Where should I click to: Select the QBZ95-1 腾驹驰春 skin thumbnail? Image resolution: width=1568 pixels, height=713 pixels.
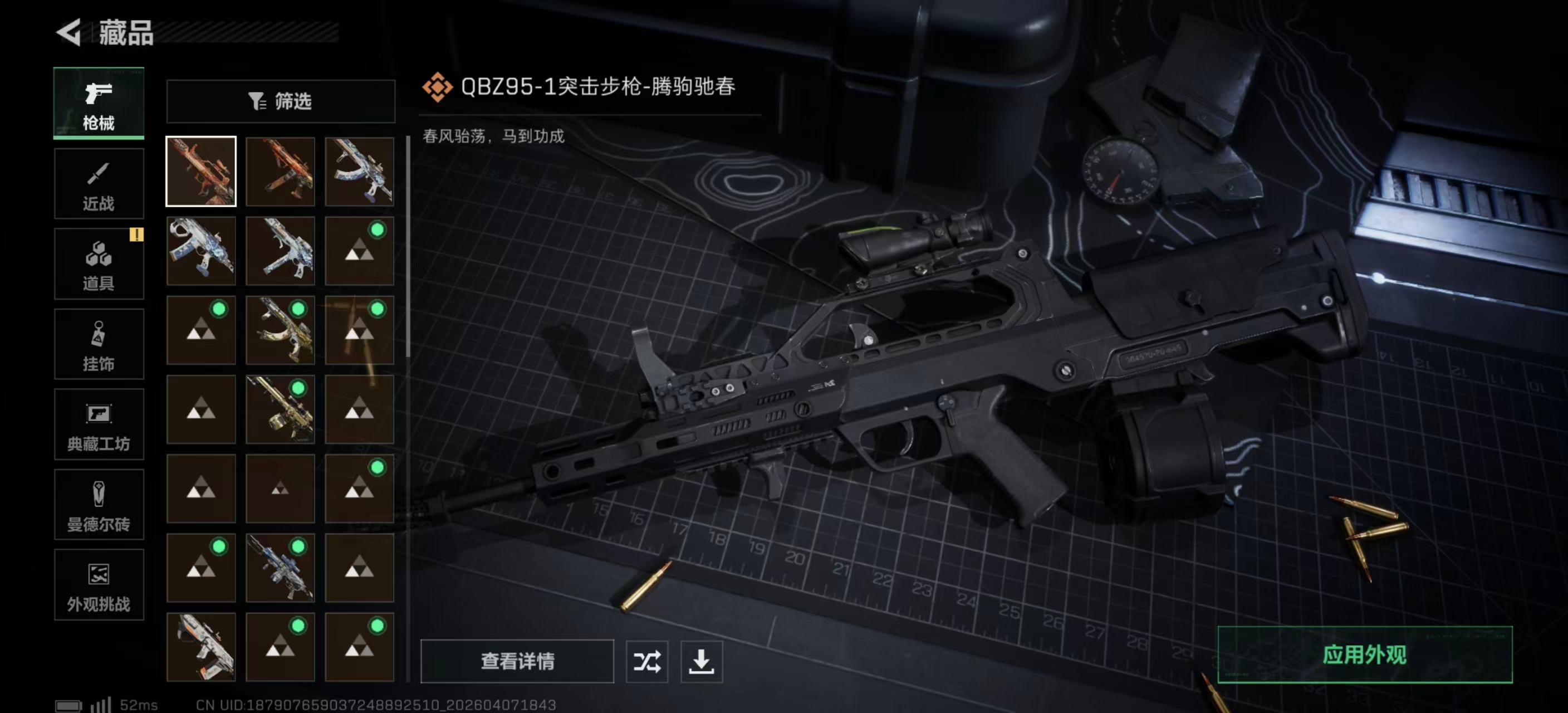coord(201,171)
